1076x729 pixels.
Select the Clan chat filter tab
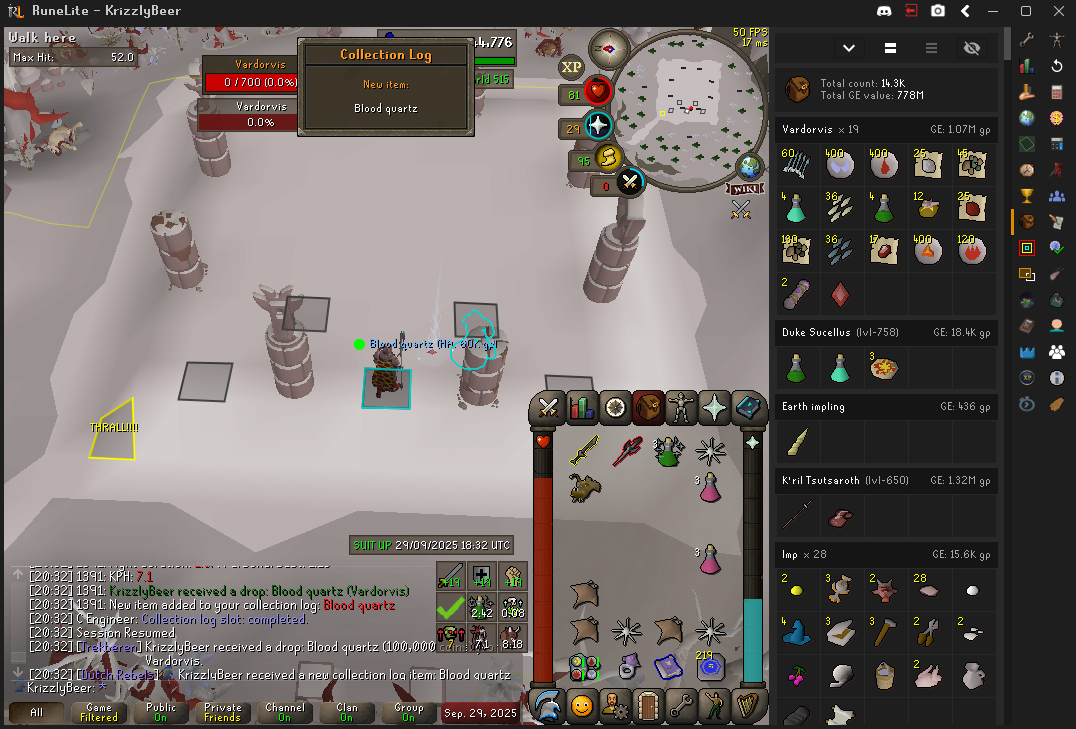346,712
